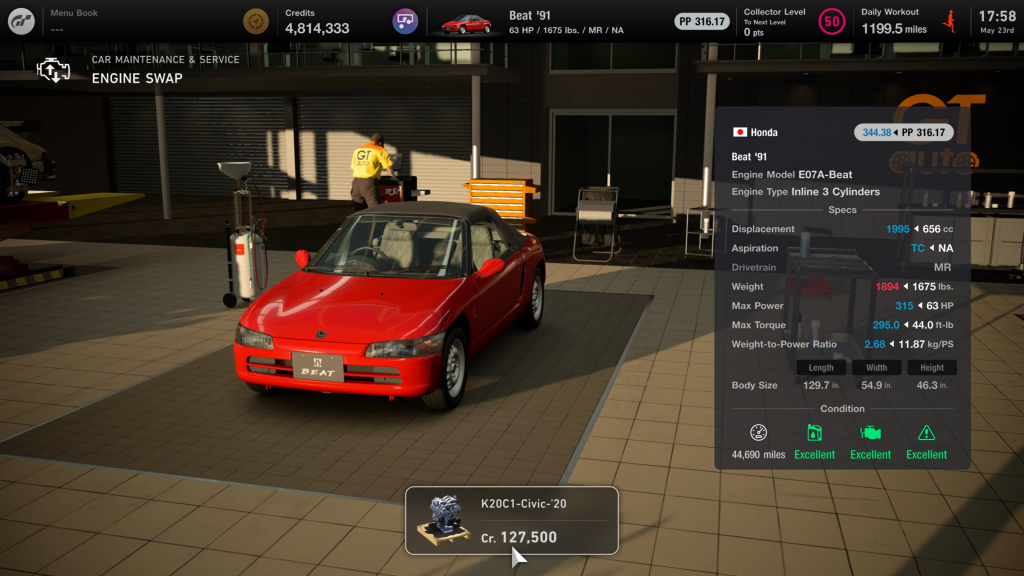Image resolution: width=1024 pixels, height=576 pixels.
Task: Open the Collector Level 50 badge
Action: coord(830,21)
